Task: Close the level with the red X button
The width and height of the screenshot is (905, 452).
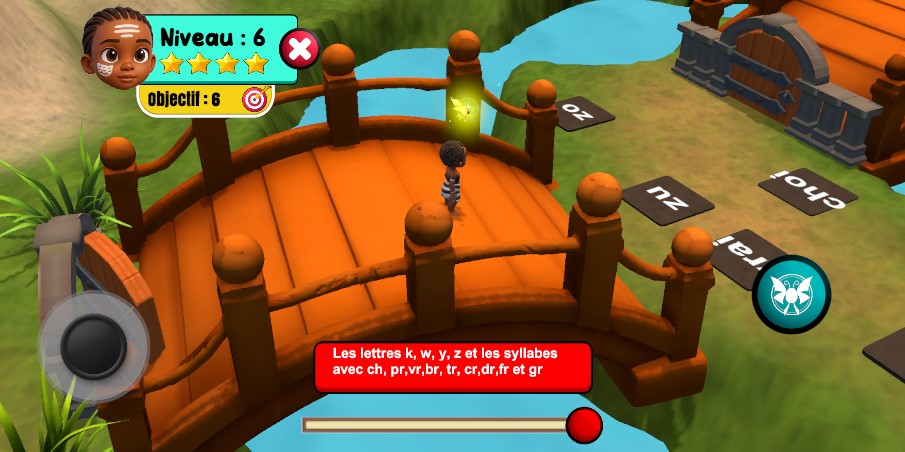Action: [x=299, y=48]
